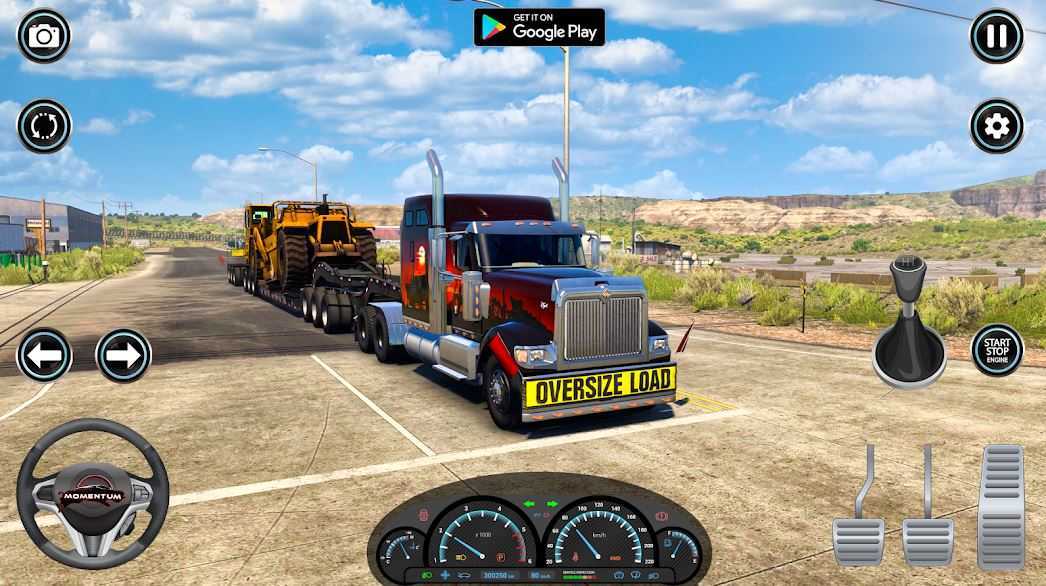Click the gear shift lever
1046x586 pixels.
click(908, 325)
